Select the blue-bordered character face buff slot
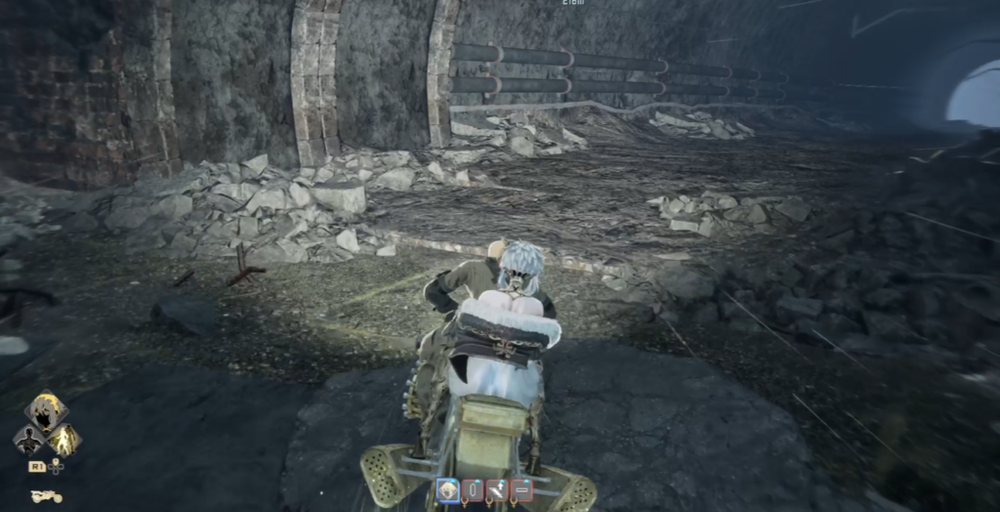 coord(447,490)
